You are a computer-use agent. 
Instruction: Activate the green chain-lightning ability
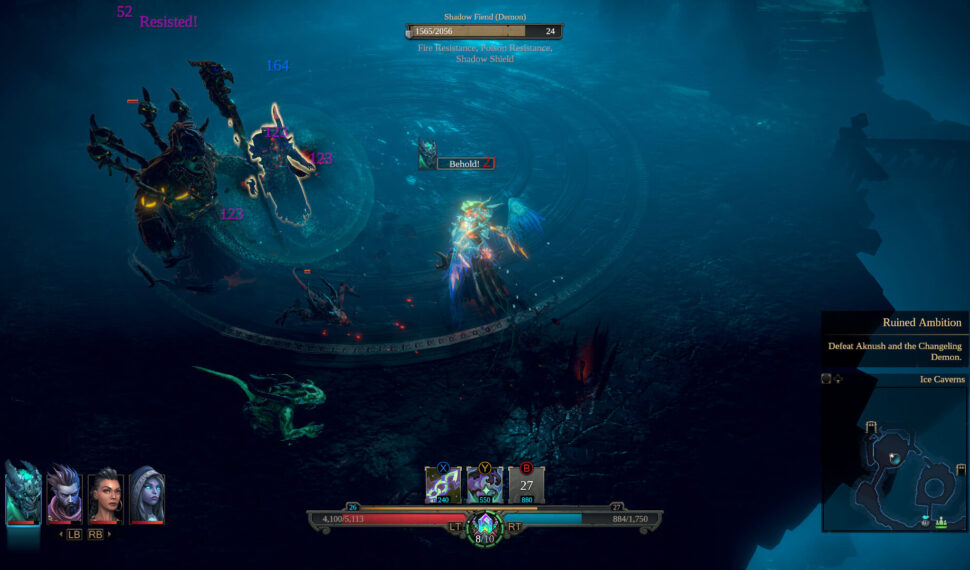(442, 485)
